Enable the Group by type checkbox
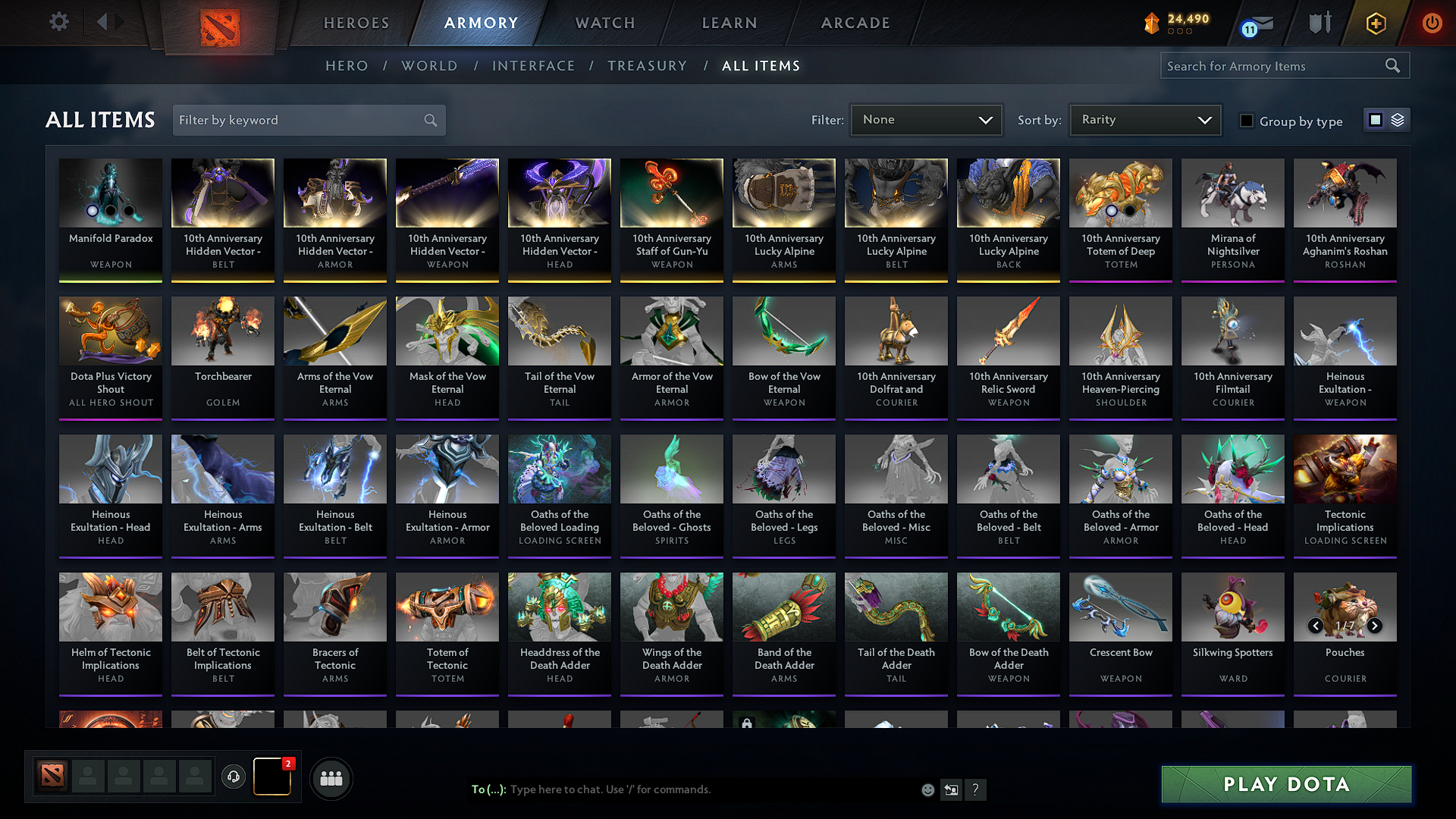1456x819 pixels. [x=1247, y=121]
